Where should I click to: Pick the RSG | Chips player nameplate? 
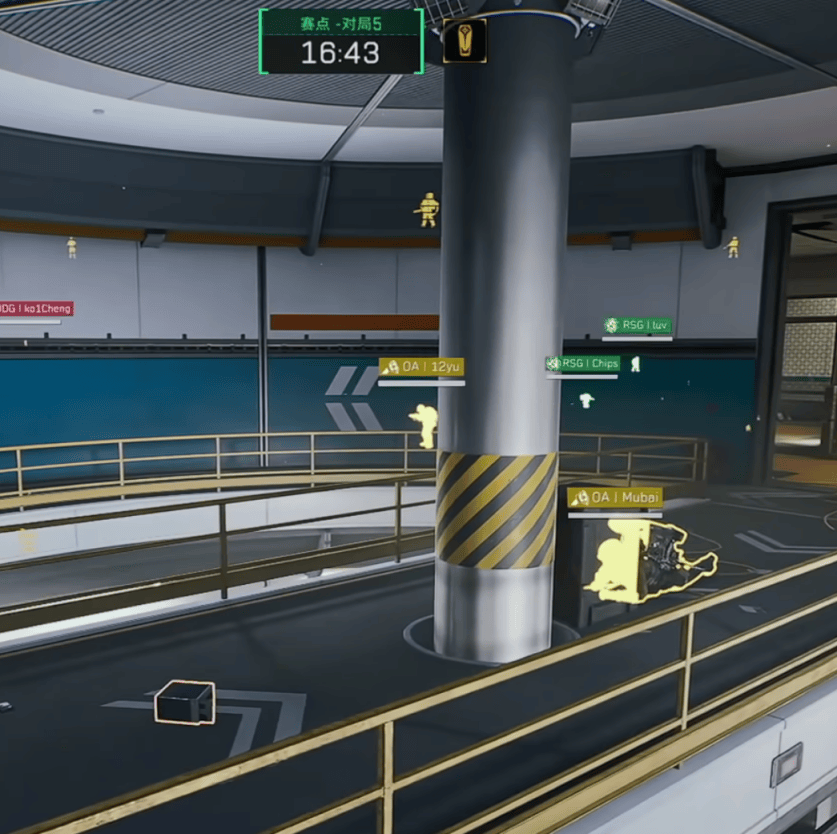pos(583,363)
